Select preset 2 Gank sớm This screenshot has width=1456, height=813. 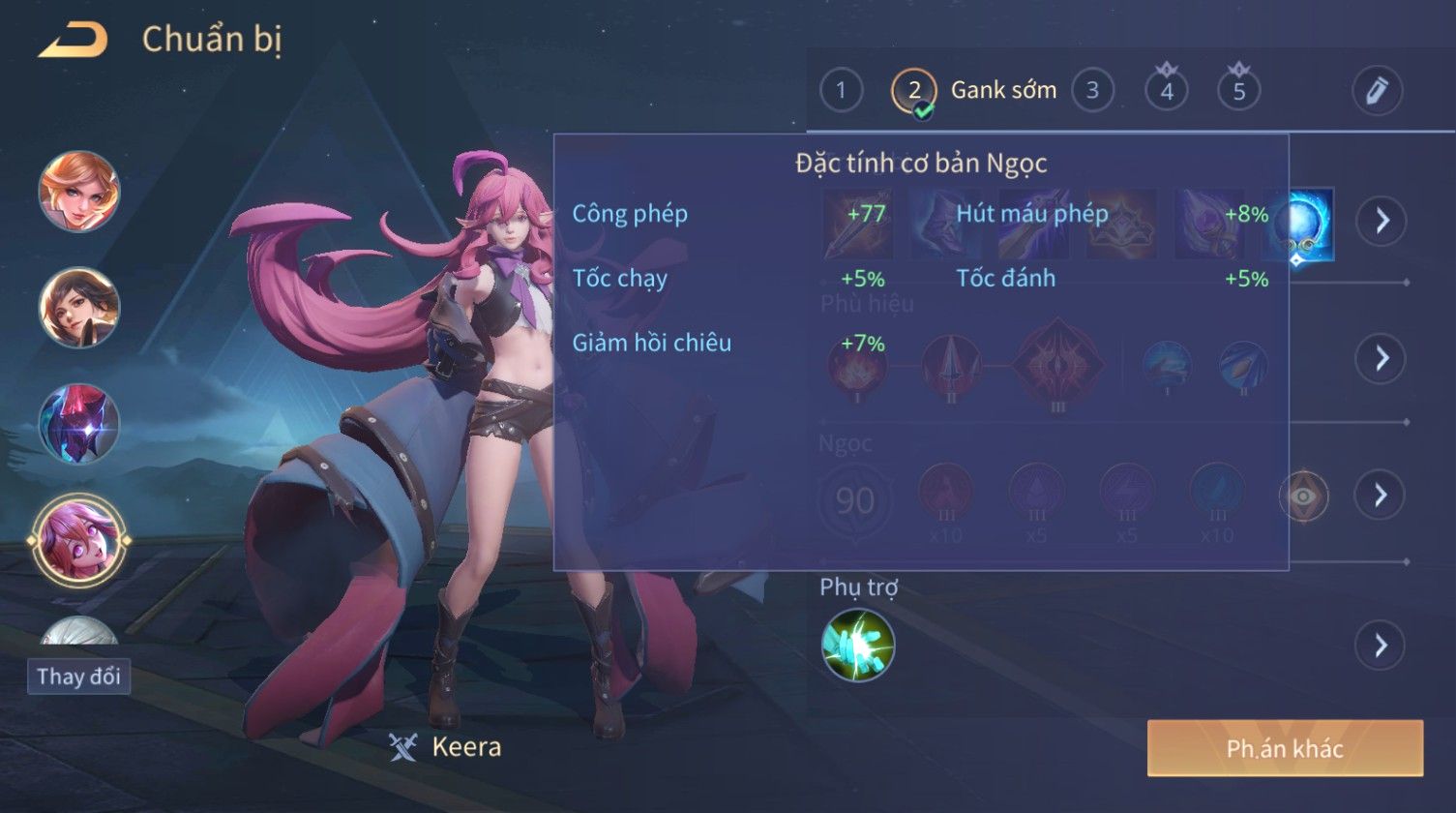(914, 92)
